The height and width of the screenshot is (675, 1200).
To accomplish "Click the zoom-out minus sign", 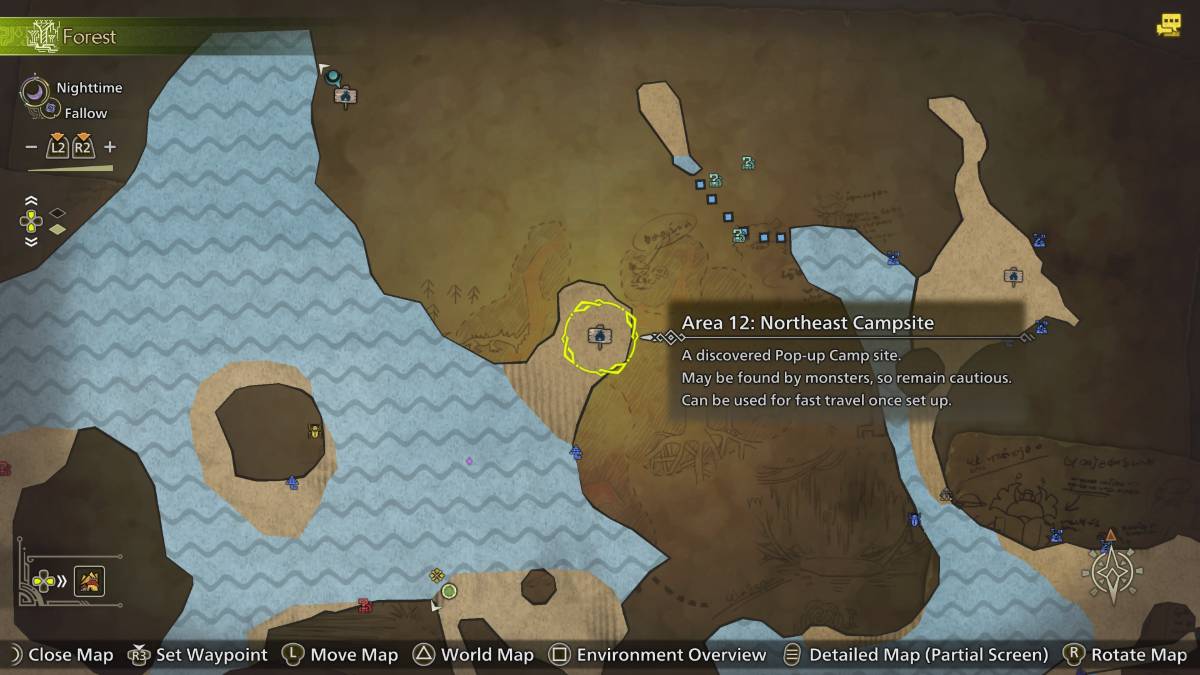I will [30, 147].
